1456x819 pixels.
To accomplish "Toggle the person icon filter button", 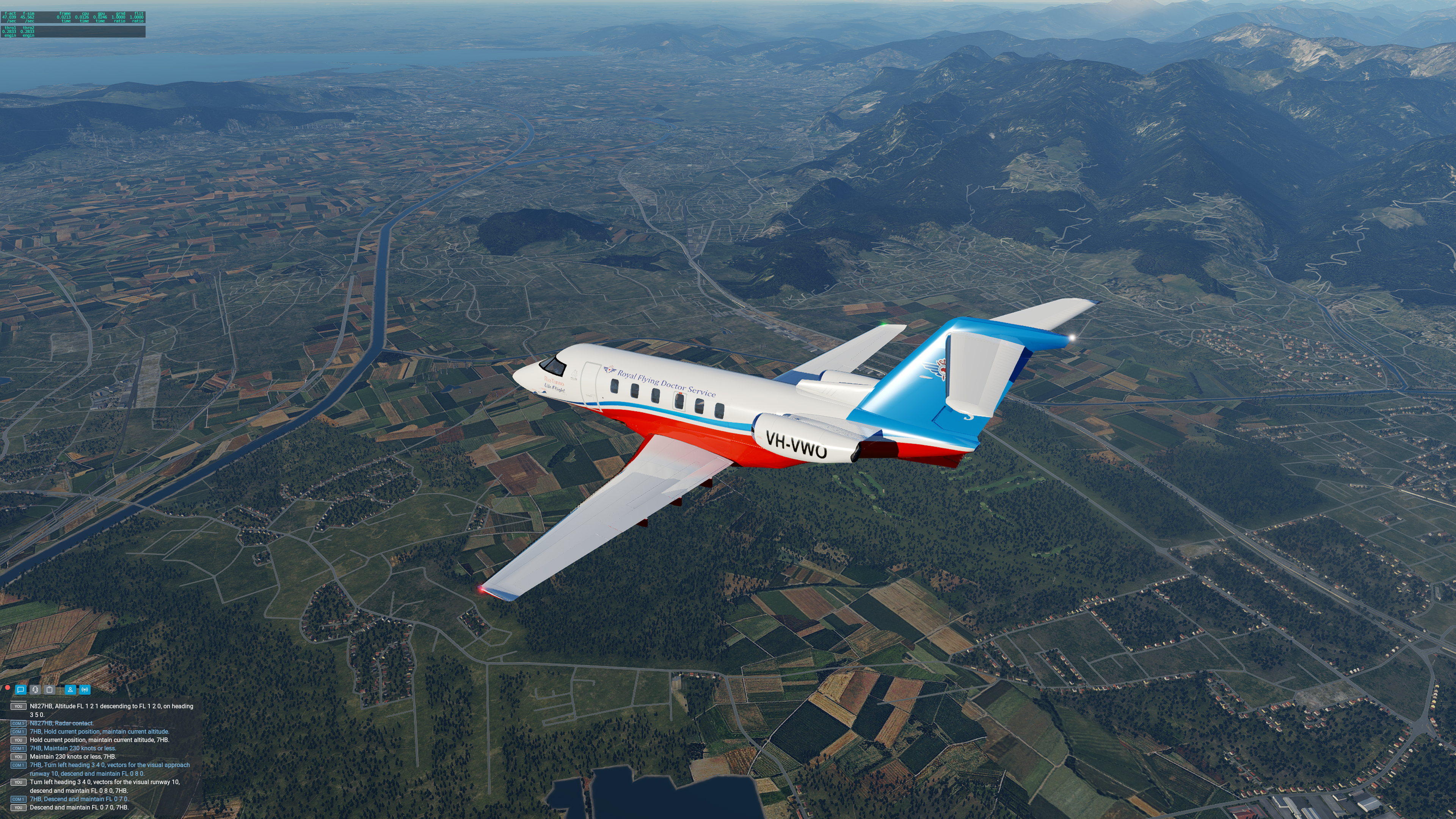I will coord(70,690).
